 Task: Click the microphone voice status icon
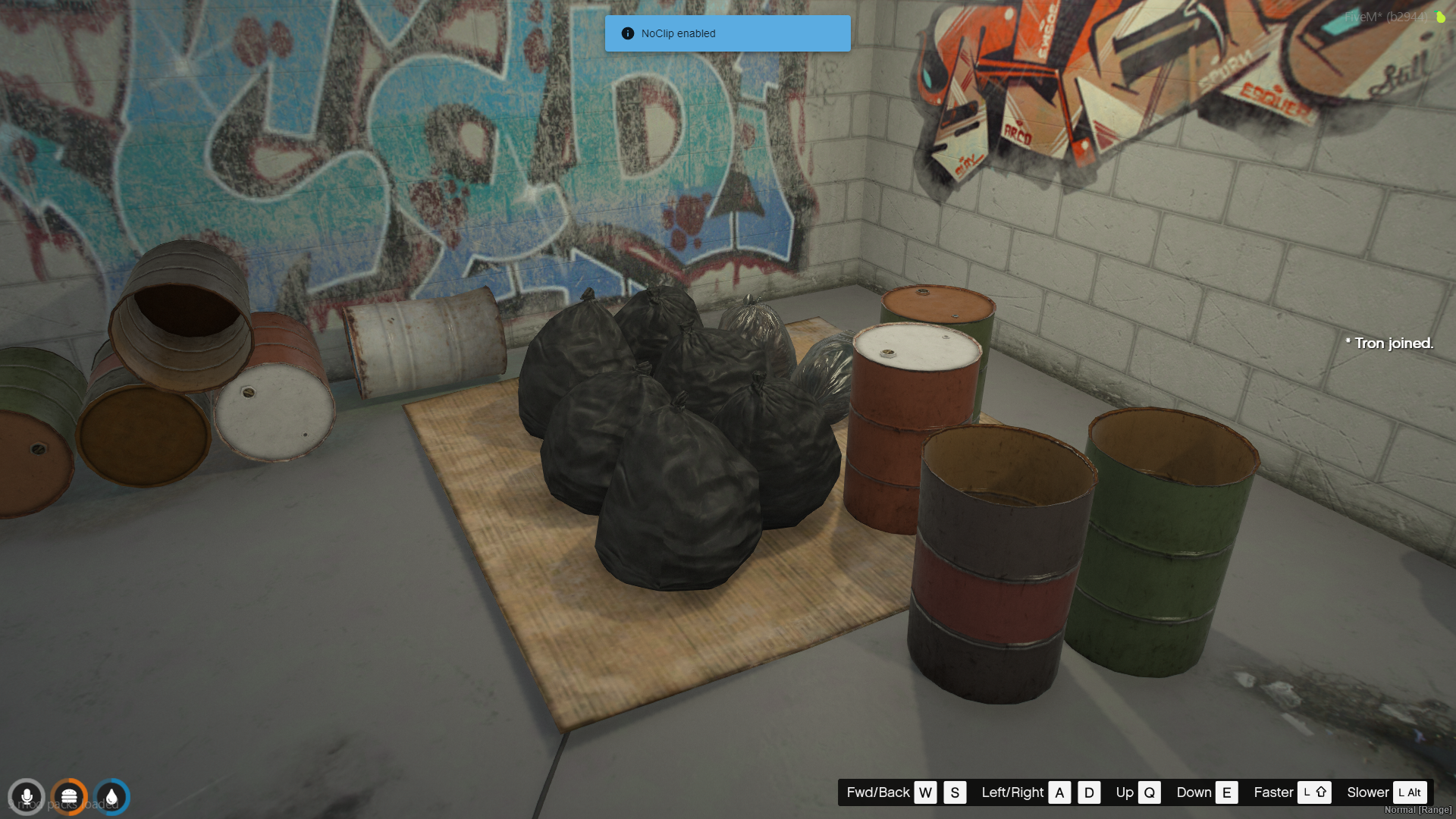(x=27, y=797)
